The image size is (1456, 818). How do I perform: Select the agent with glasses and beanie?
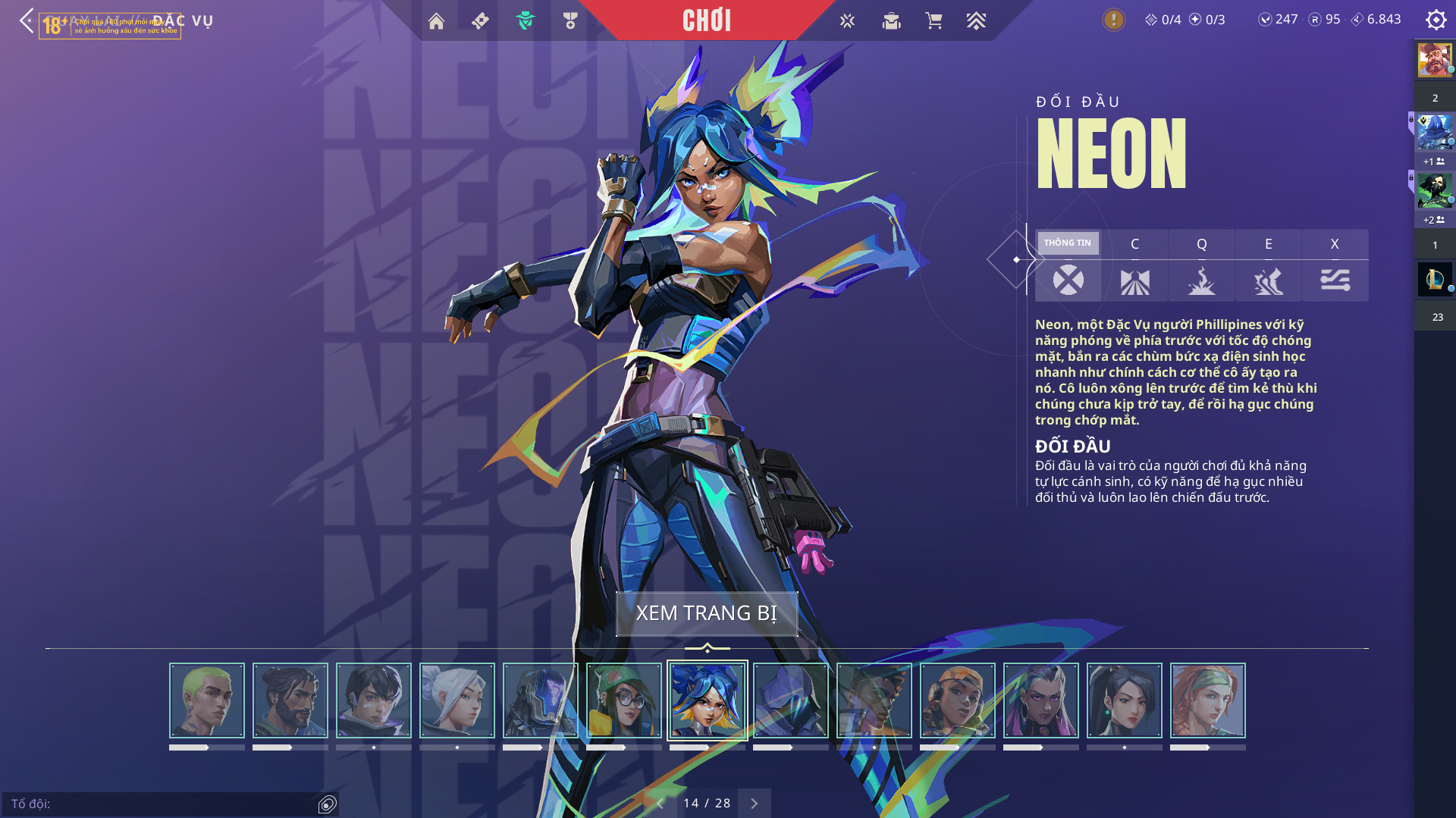(x=624, y=700)
